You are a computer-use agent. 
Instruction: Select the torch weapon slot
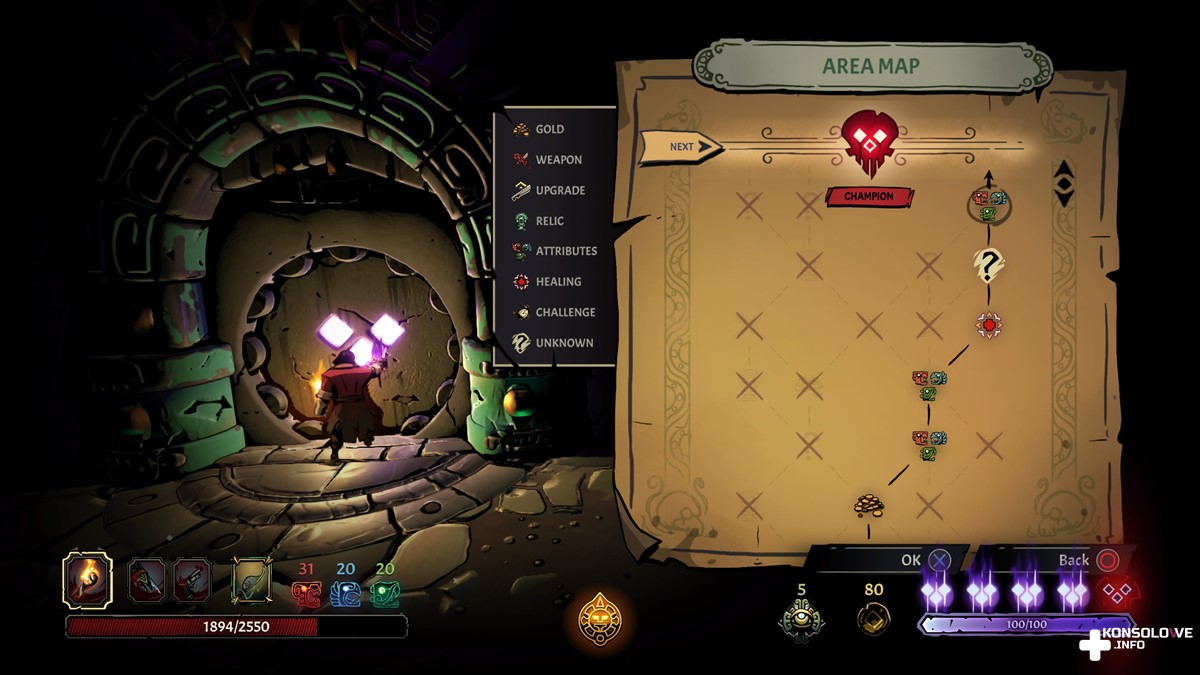click(x=87, y=579)
